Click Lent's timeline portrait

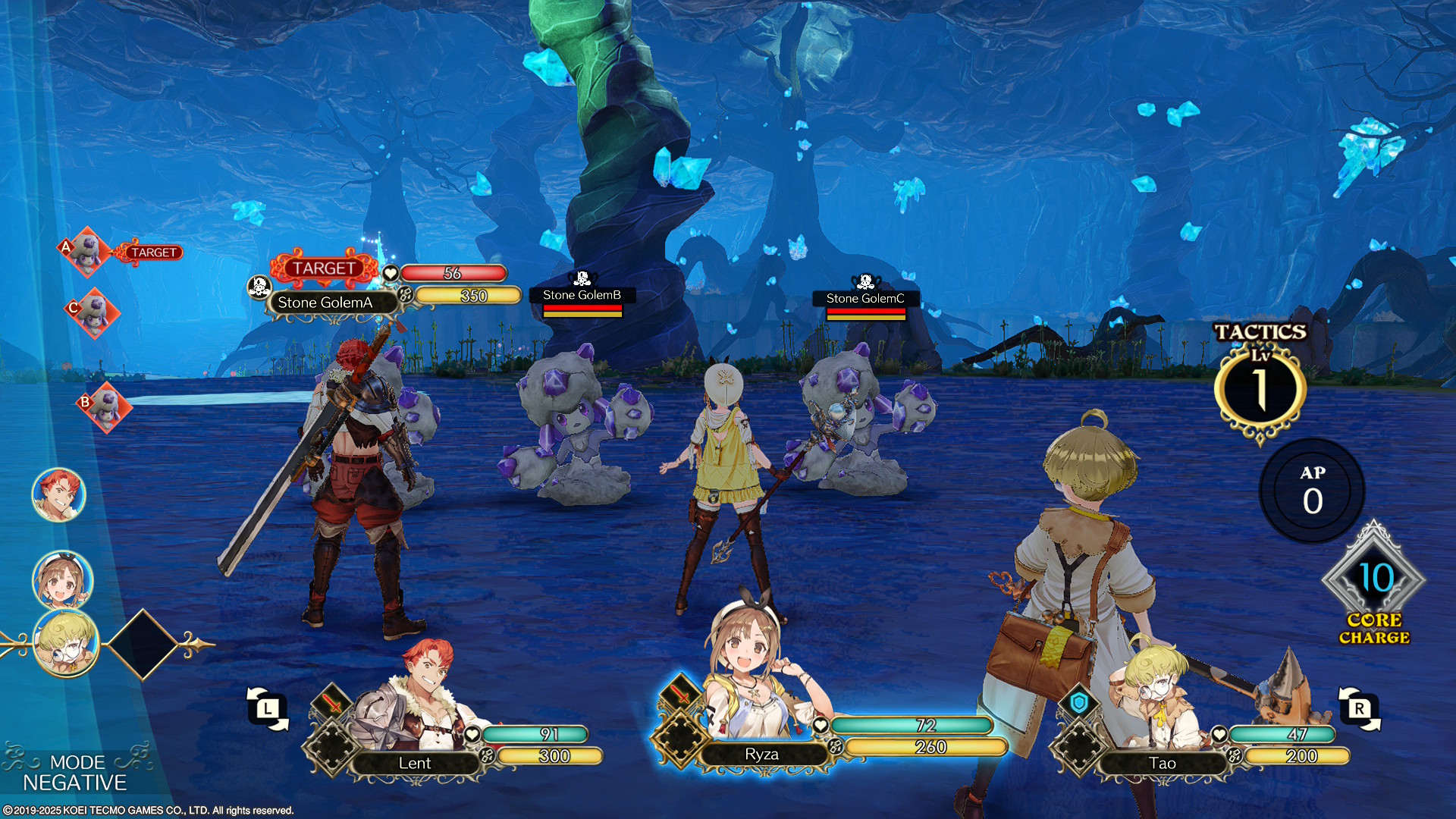[59, 494]
